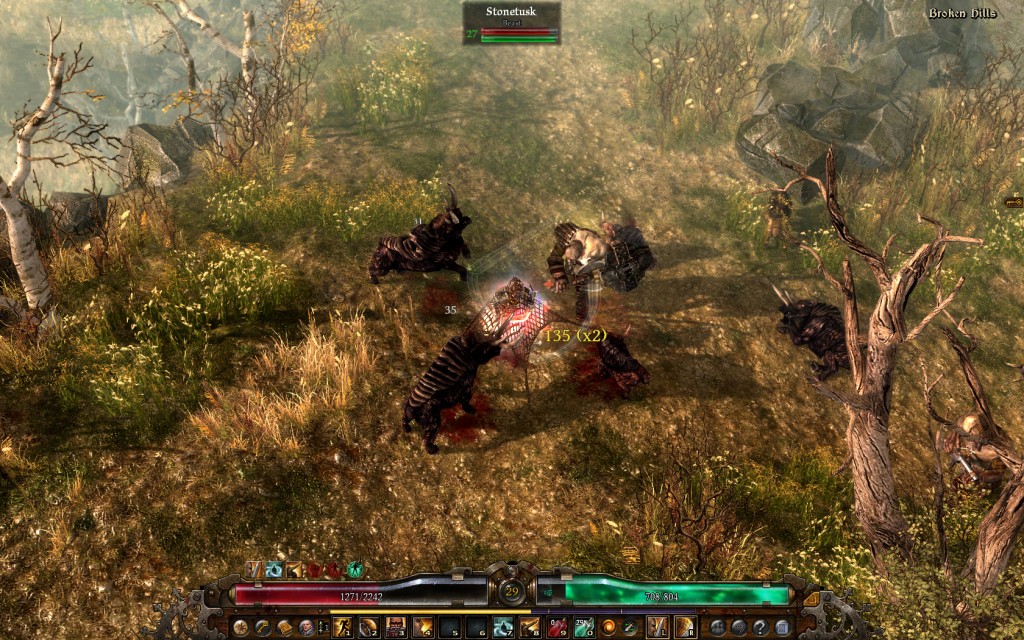Click the orange spiral rift portal button
Image resolution: width=1024 pixels, height=640 pixels.
608,627
